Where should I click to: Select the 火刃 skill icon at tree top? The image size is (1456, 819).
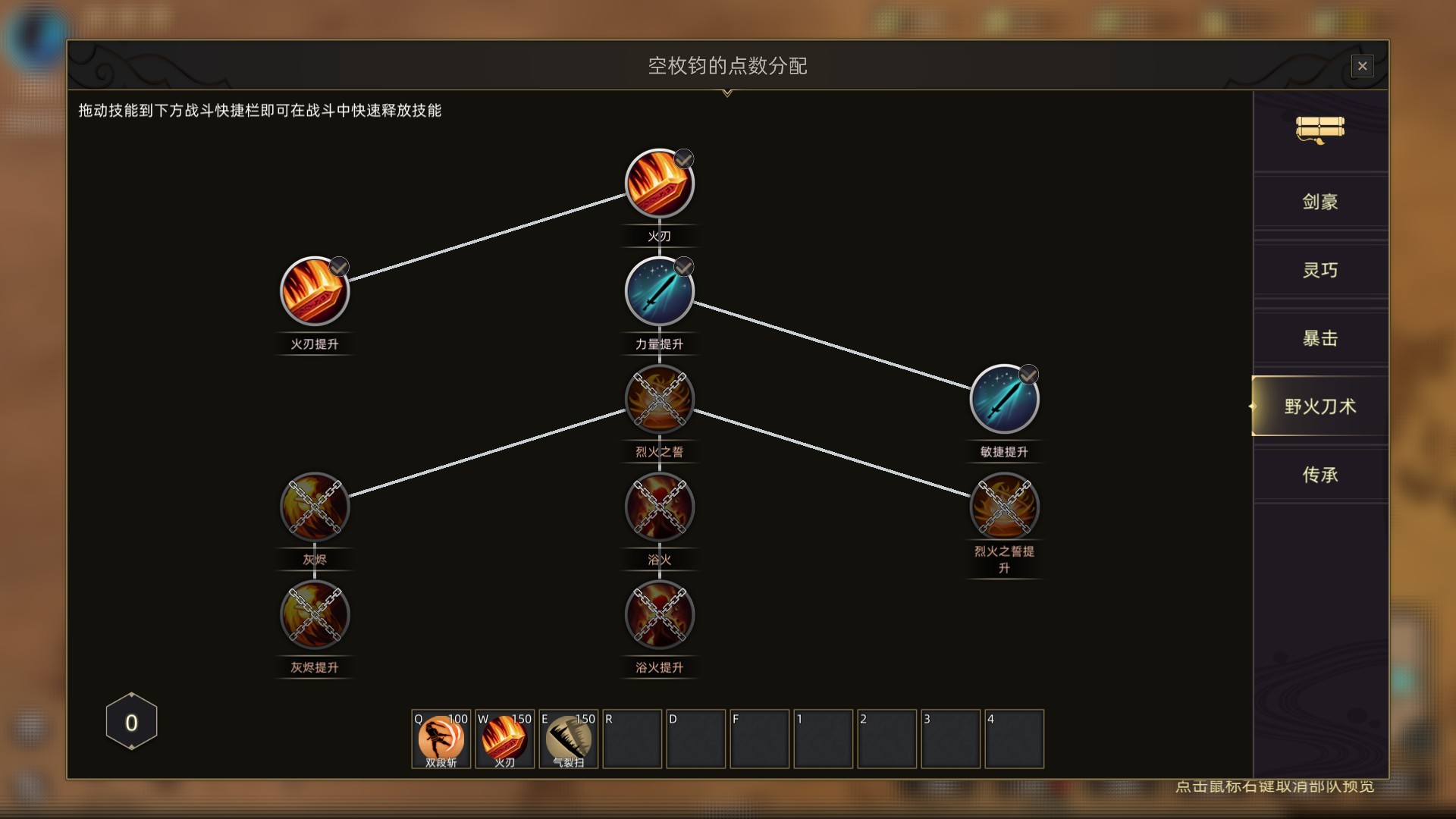(x=658, y=182)
